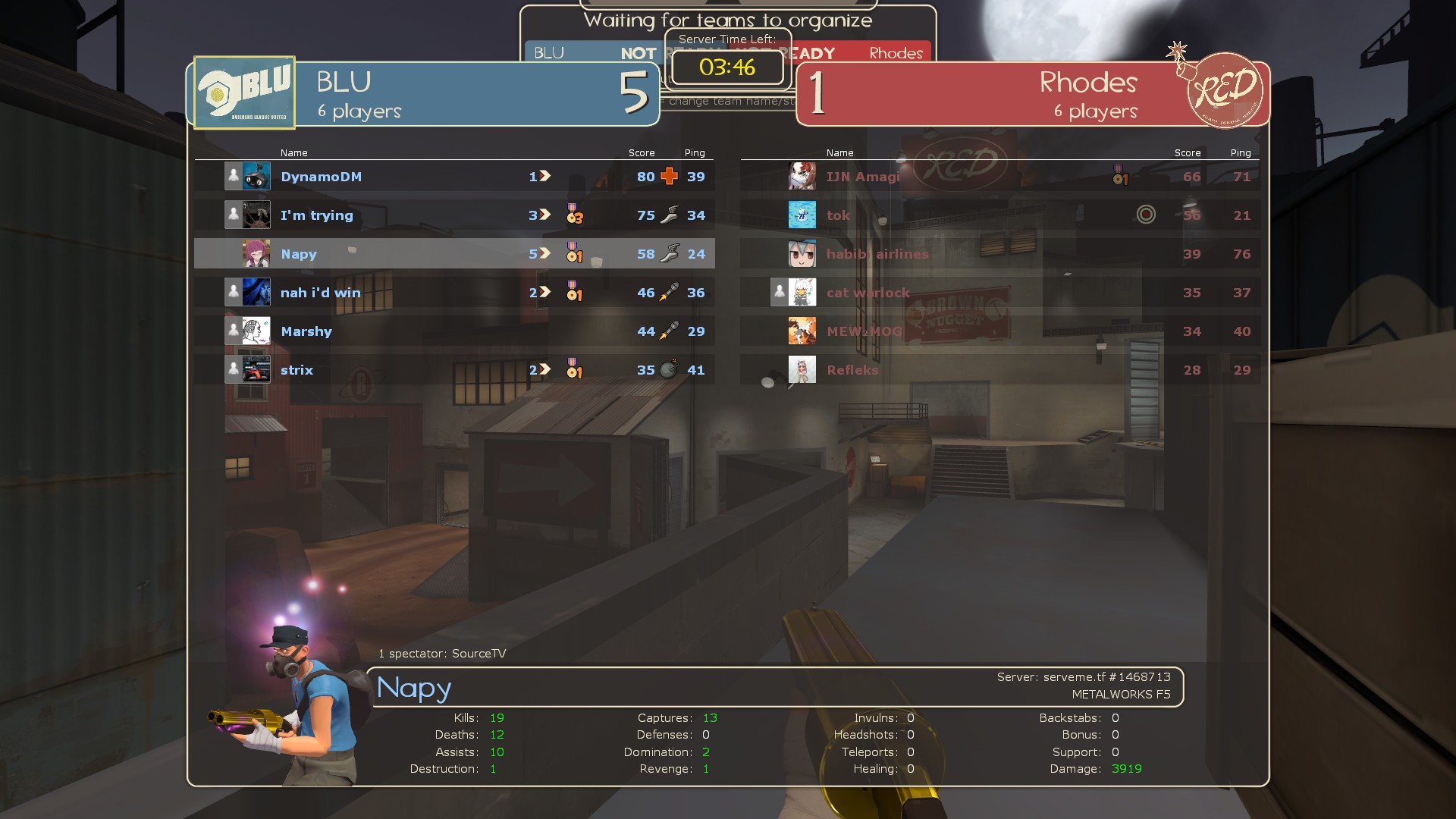Select Marshy on the BLU team list
The height and width of the screenshot is (819, 1456).
[x=306, y=331]
